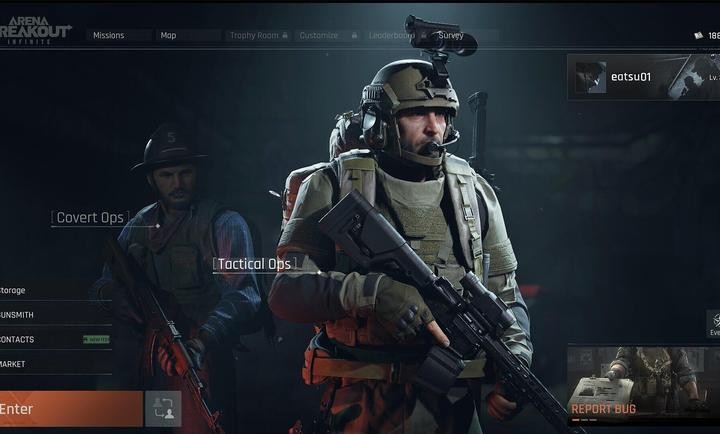Choose Tactical Ops mode
The width and height of the screenshot is (720, 434).
(x=254, y=265)
